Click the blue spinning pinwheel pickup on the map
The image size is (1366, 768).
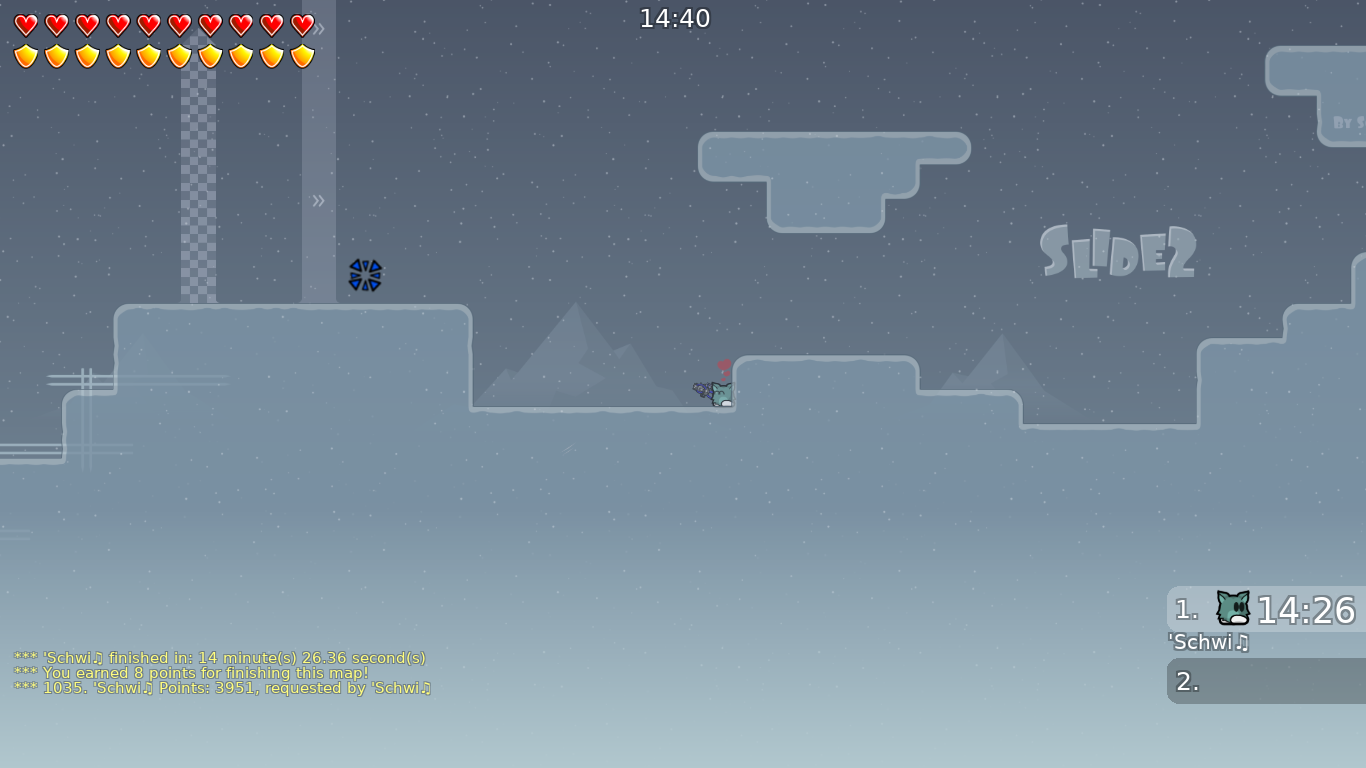tap(366, 276)
